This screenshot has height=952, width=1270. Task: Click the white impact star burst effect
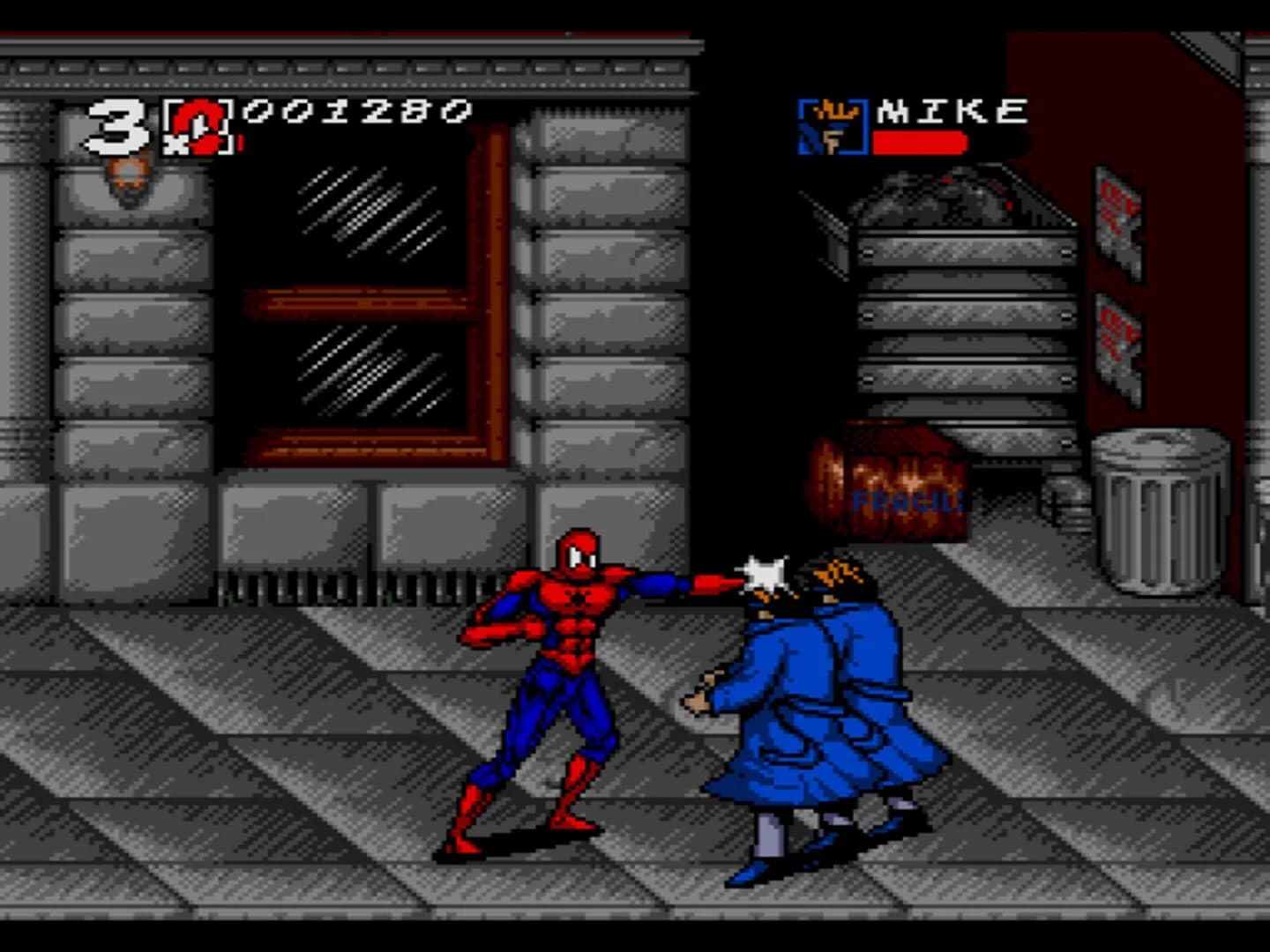pos(765,574)
